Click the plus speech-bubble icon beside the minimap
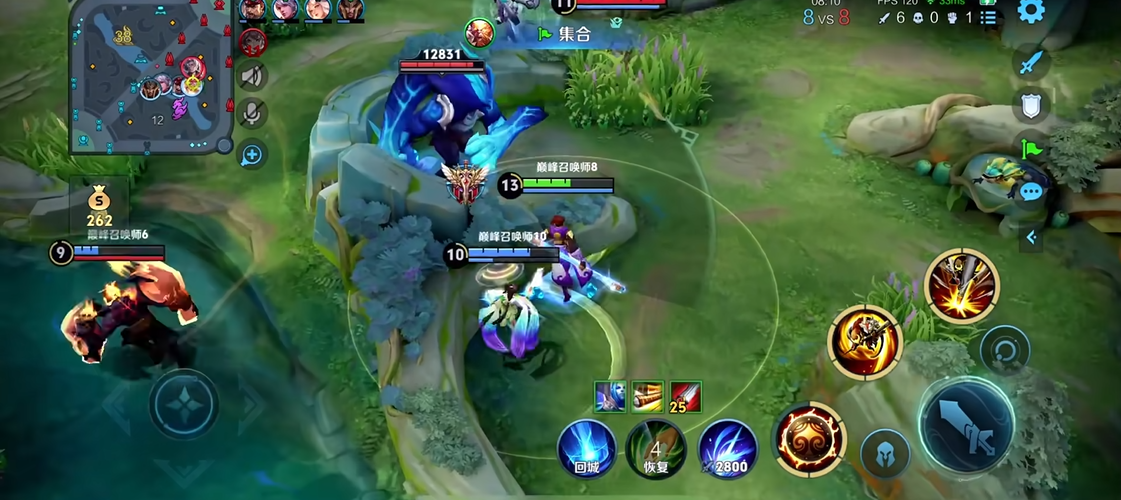The image size is (1121, 500). [x=253, y=154]
